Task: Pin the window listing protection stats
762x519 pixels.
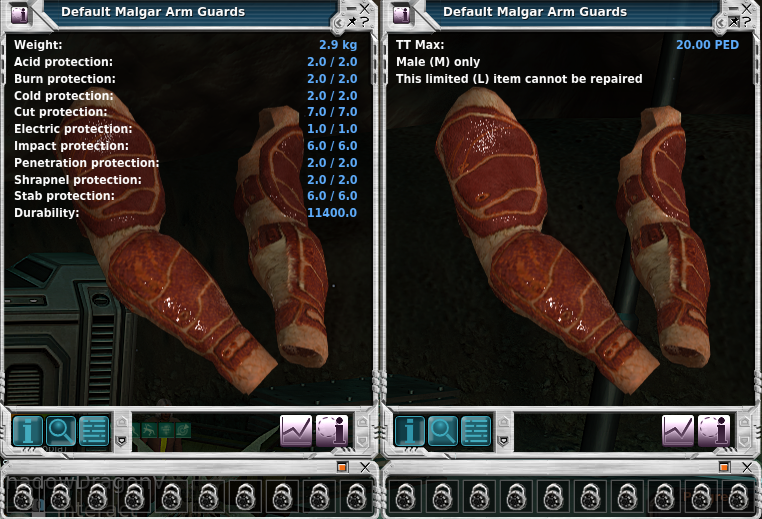Action: [352, 21]
